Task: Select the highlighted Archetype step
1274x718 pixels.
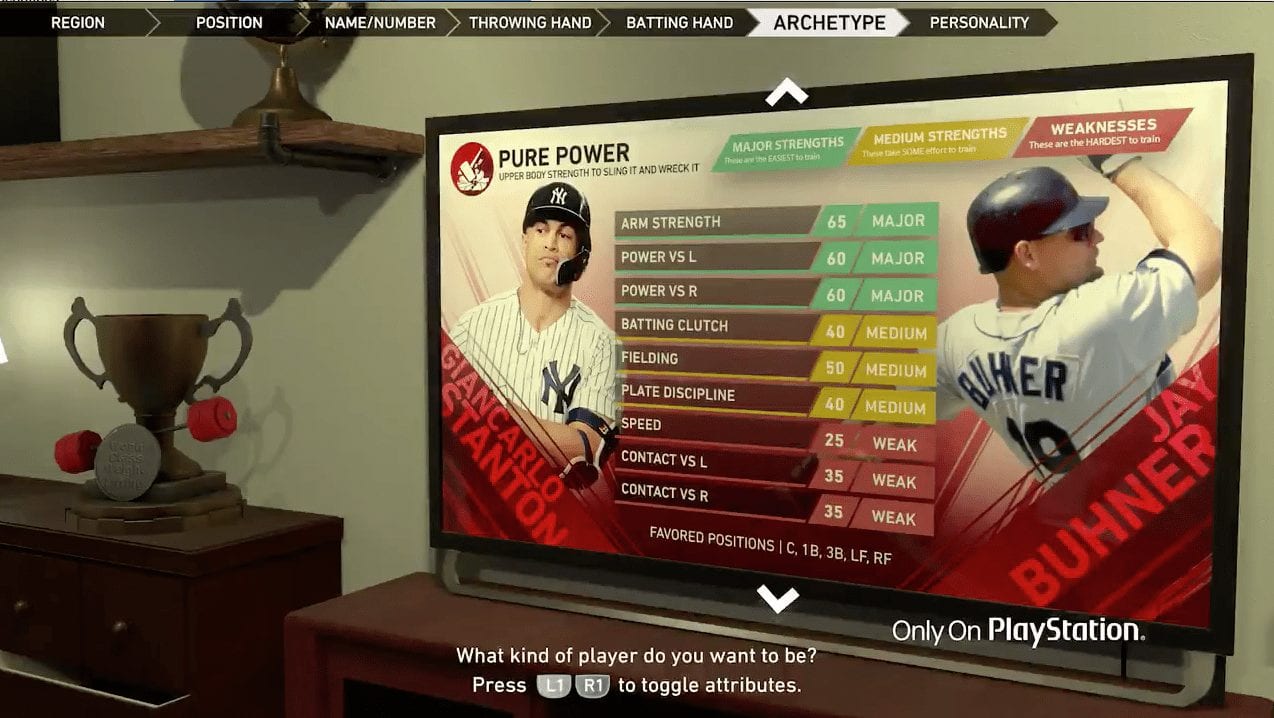Action: pyautogui.click(x=829, y=22)
